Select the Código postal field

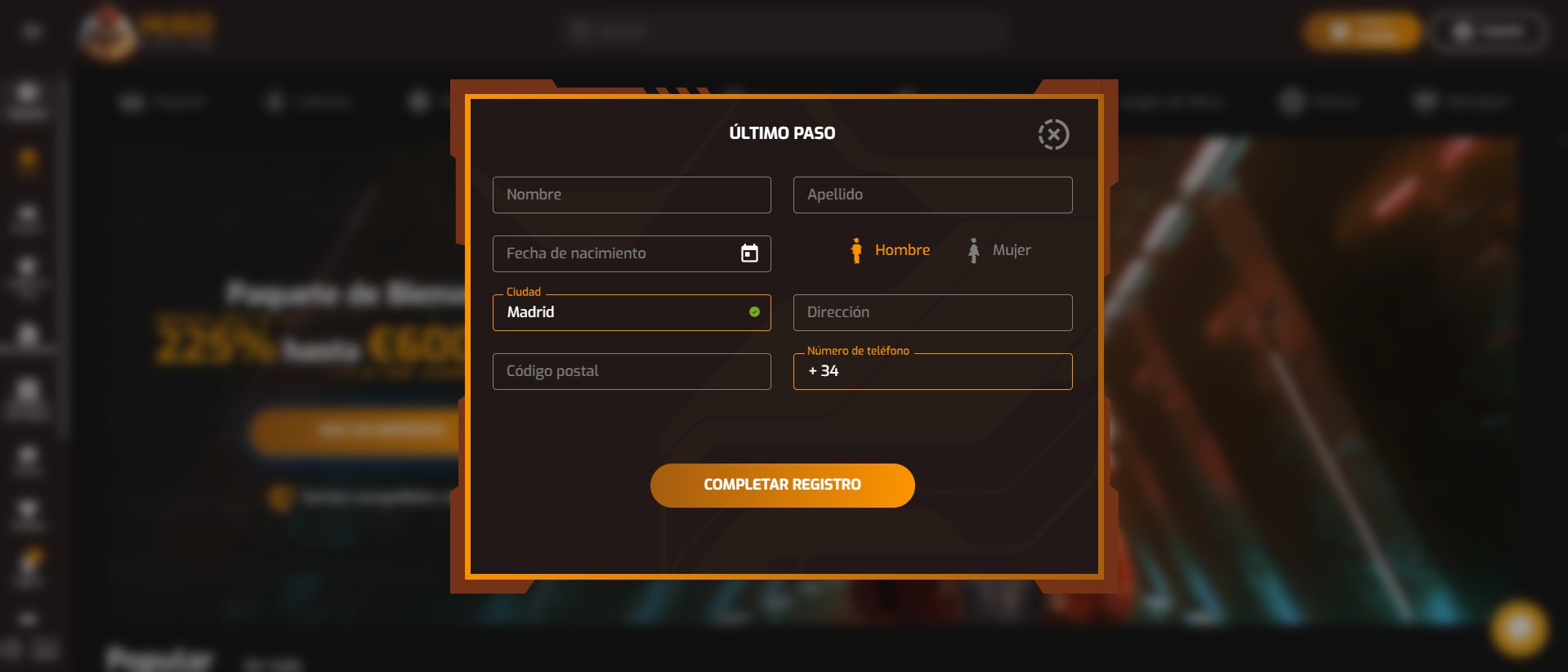(x=631, y=371)
